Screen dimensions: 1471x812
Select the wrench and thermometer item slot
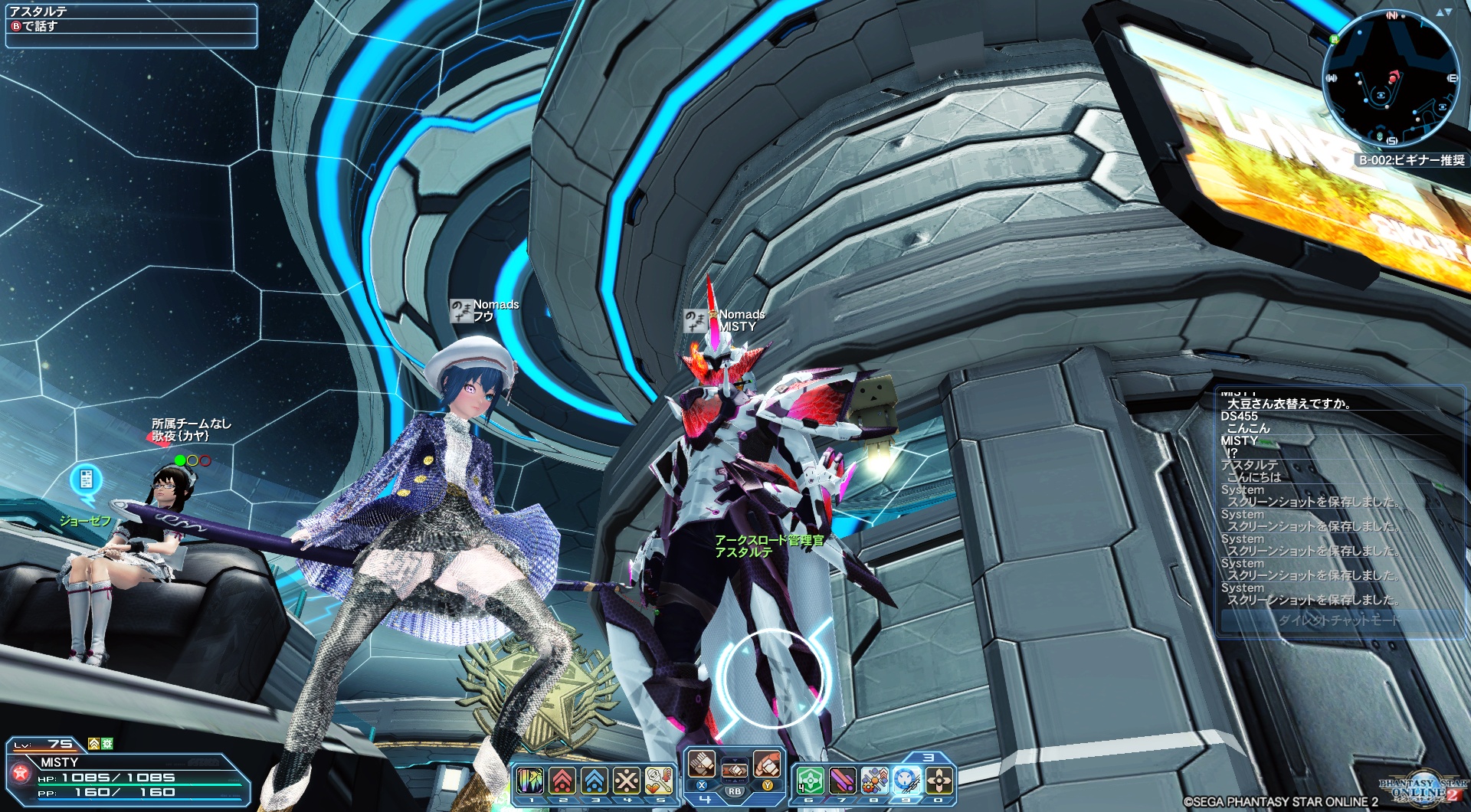[x=659, y=781]
